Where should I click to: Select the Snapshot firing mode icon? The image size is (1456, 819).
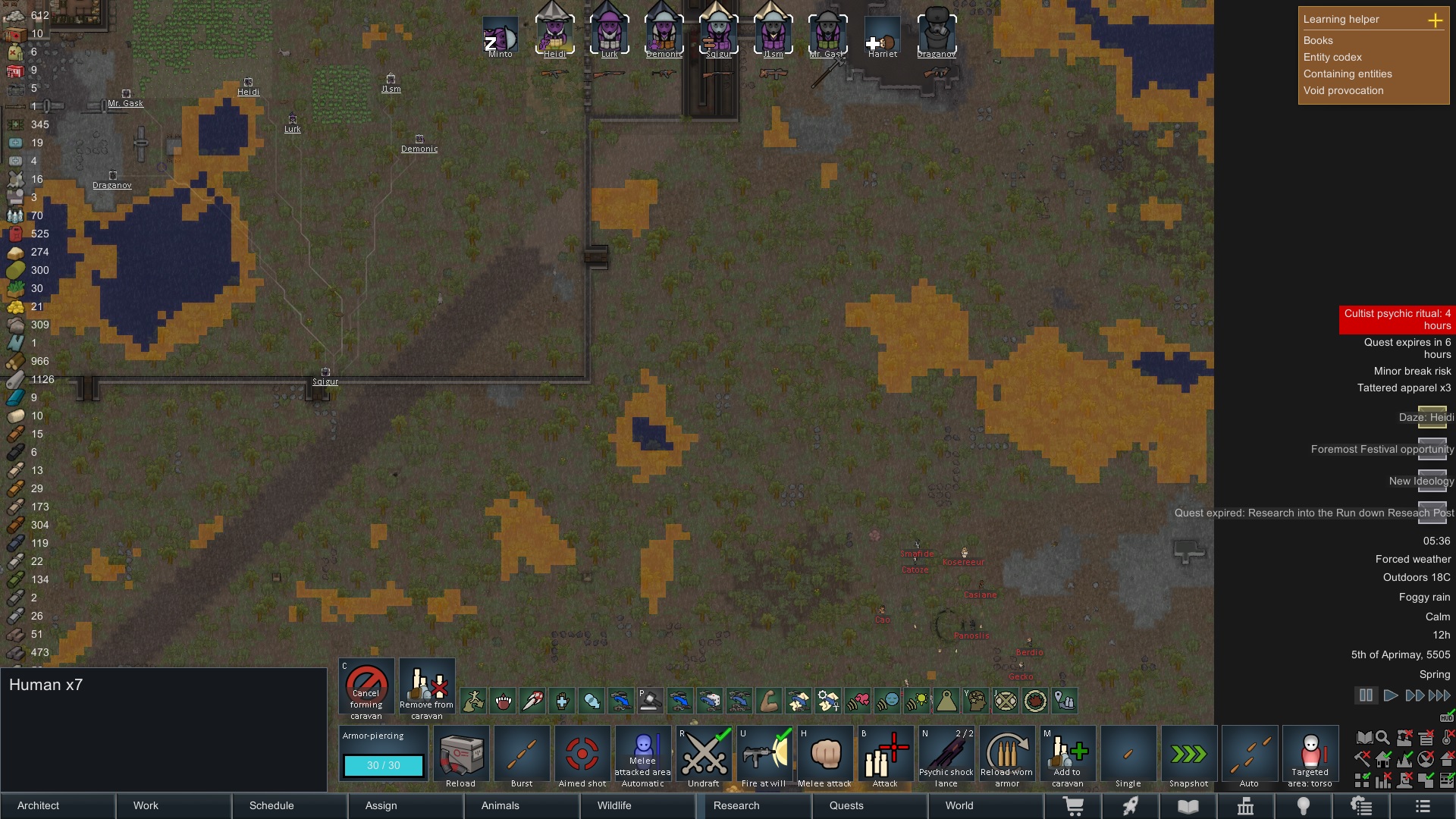(1188, 755)
